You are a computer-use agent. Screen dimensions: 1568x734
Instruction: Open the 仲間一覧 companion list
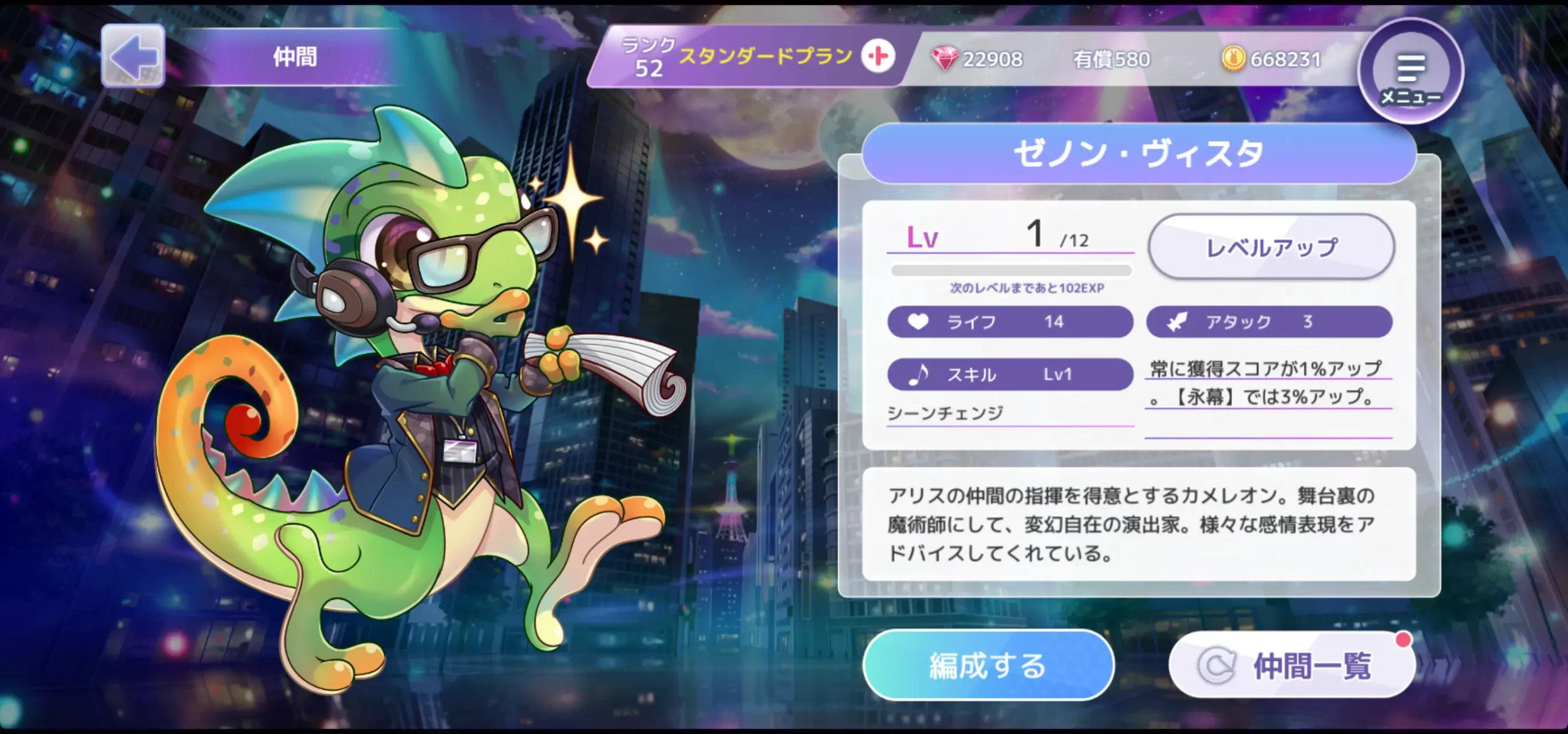[1292, 665]
